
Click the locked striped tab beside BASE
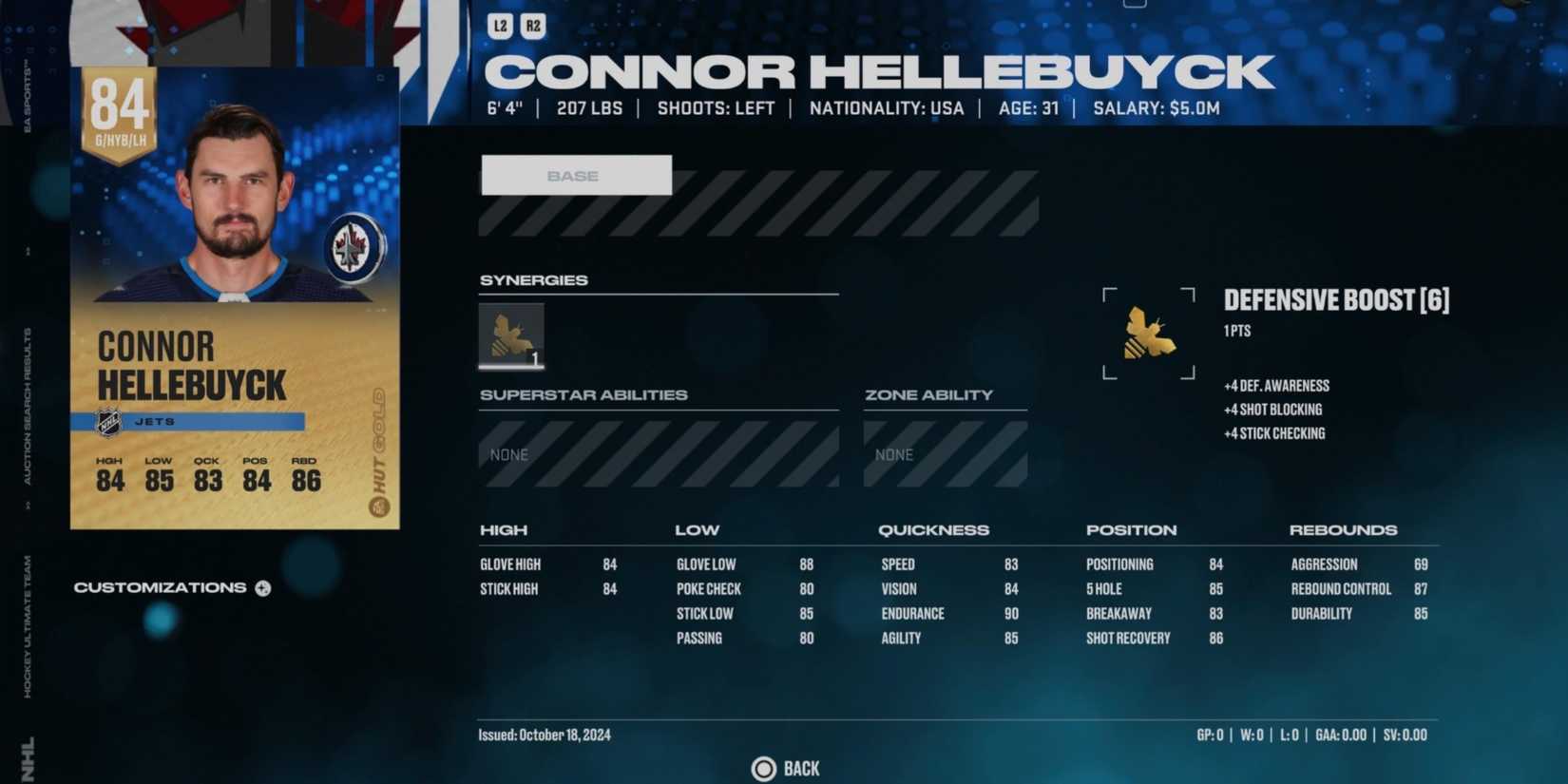coord(855,202)
